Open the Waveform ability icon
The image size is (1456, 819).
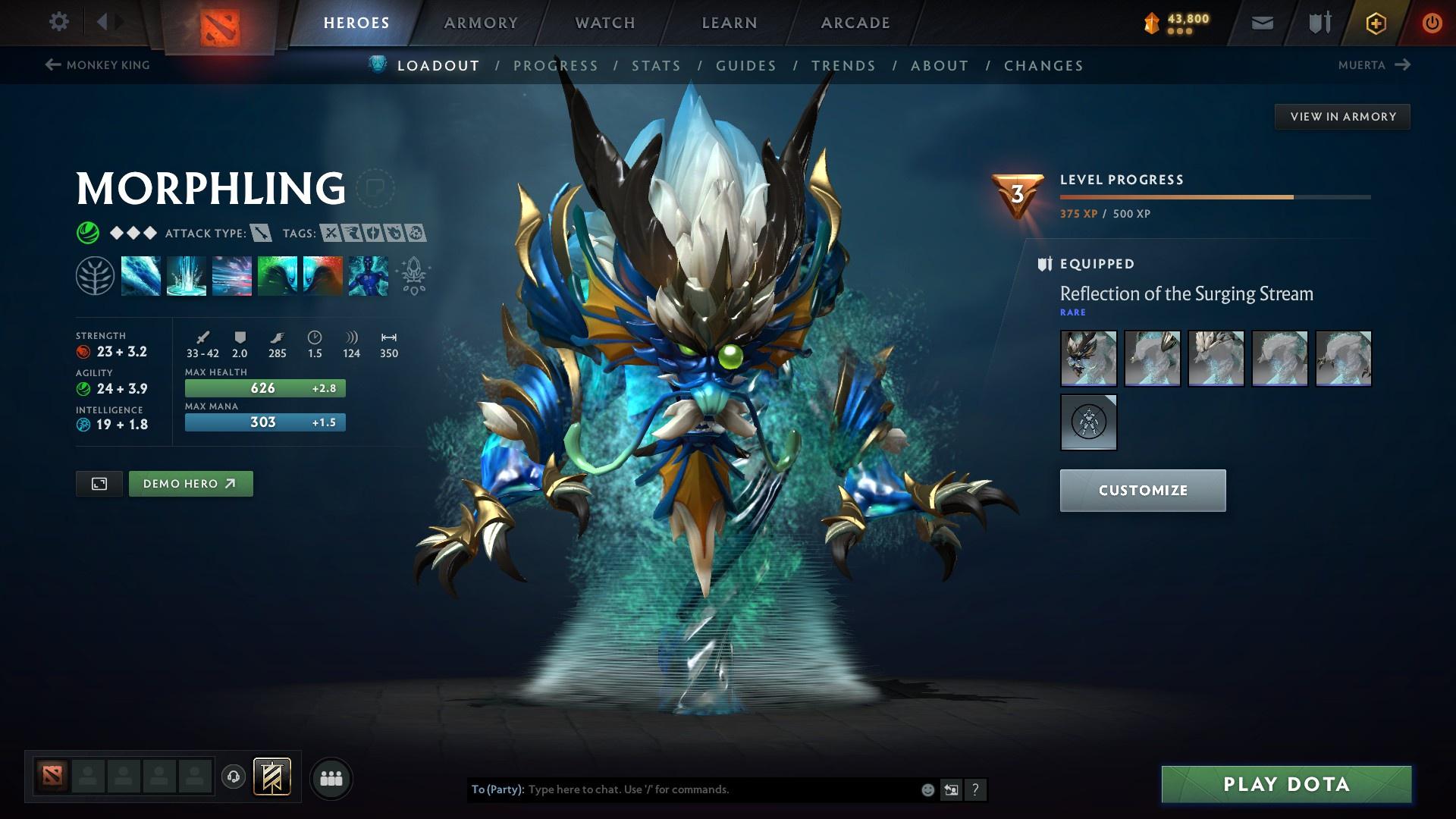coord(141,276)
